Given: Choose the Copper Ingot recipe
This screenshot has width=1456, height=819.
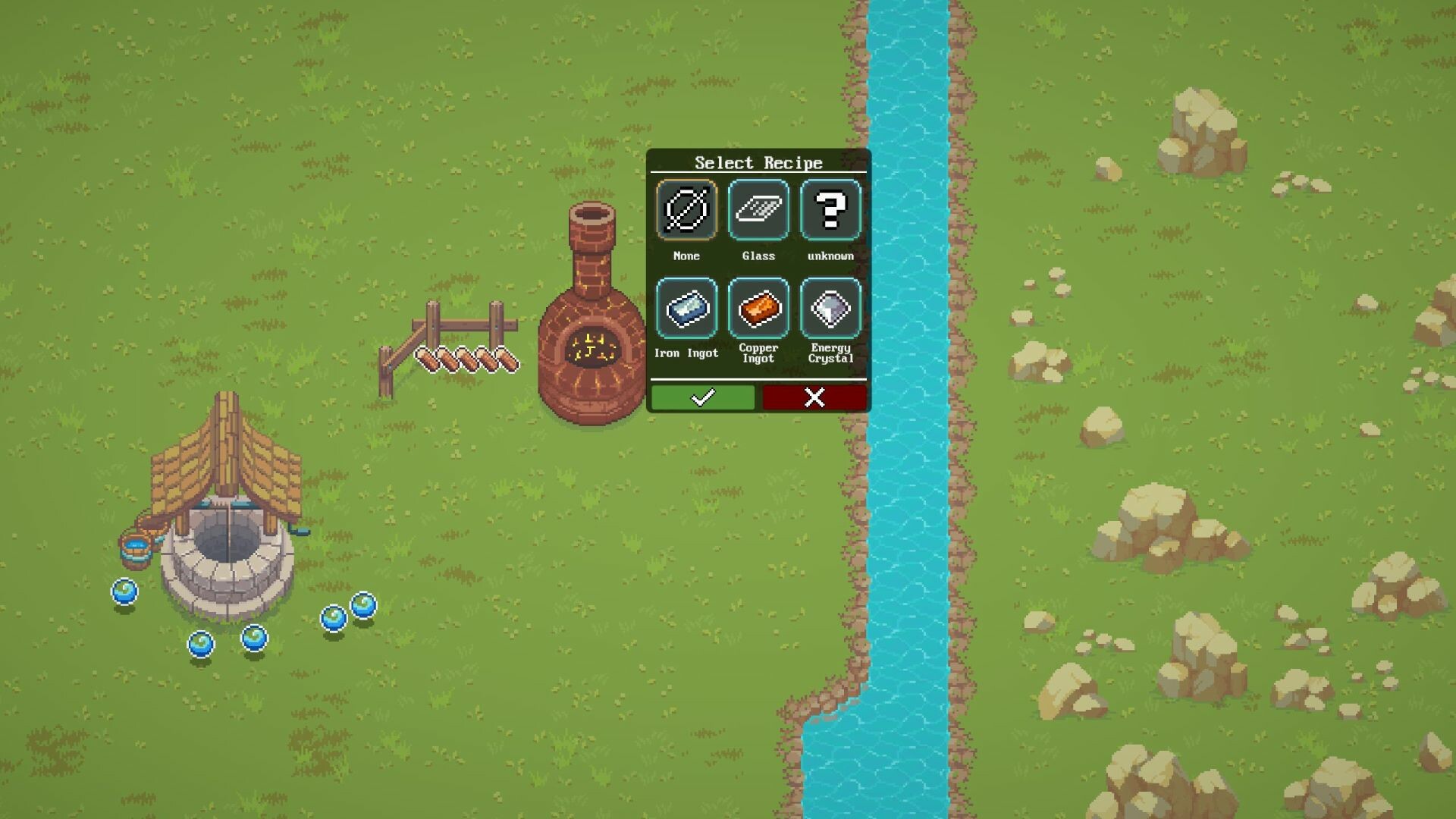Looking at the screenshot, I should click(x=758, y=308).
